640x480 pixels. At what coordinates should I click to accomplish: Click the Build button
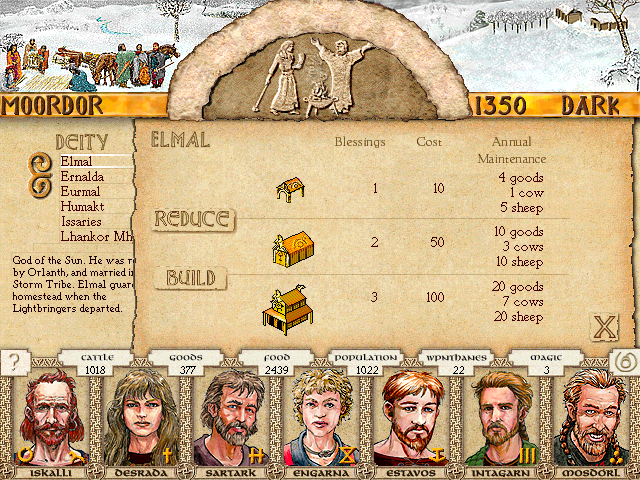coord(189,278)
